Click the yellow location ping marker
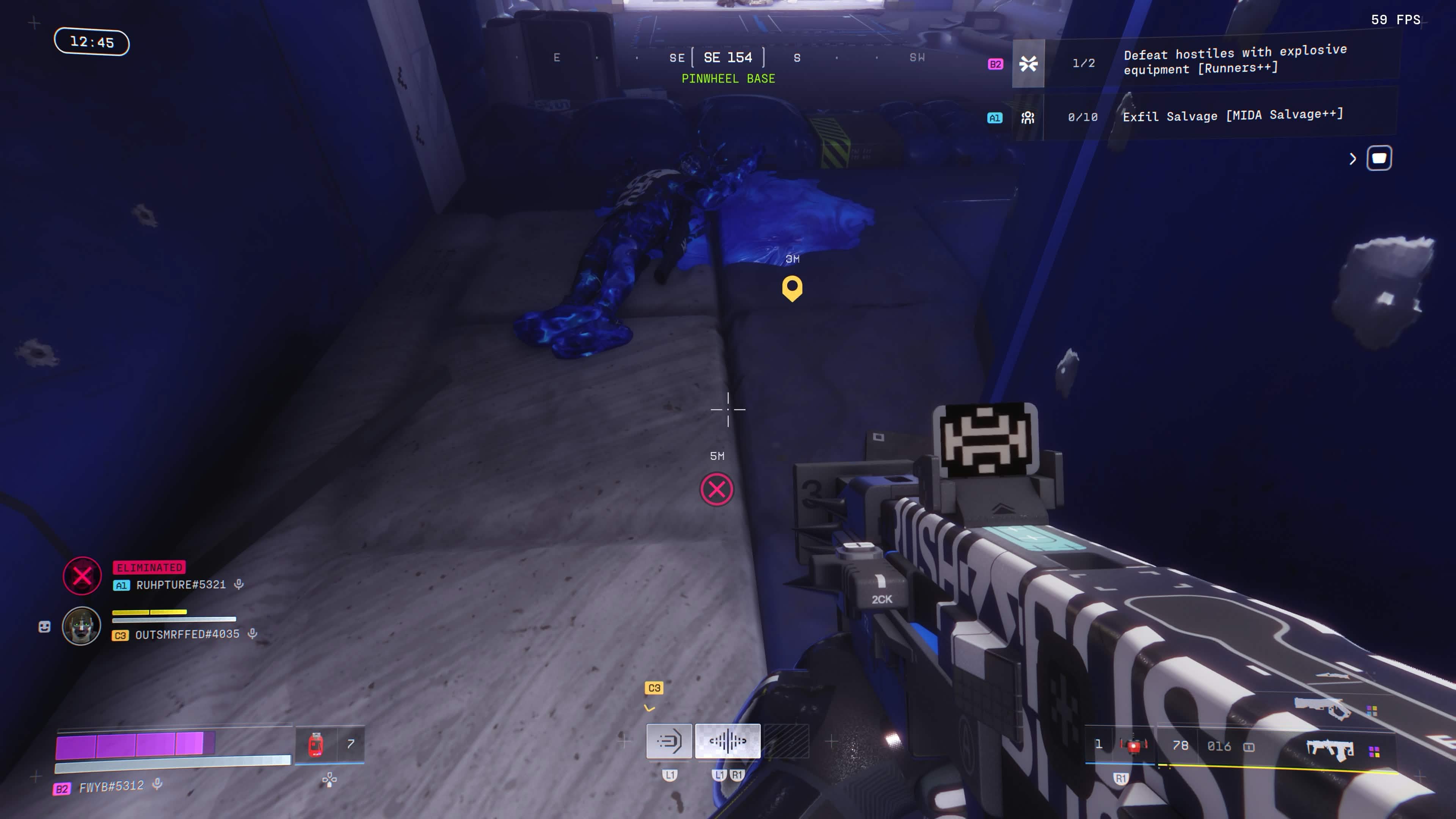1456x819 pixels. [x=792, y=288]
